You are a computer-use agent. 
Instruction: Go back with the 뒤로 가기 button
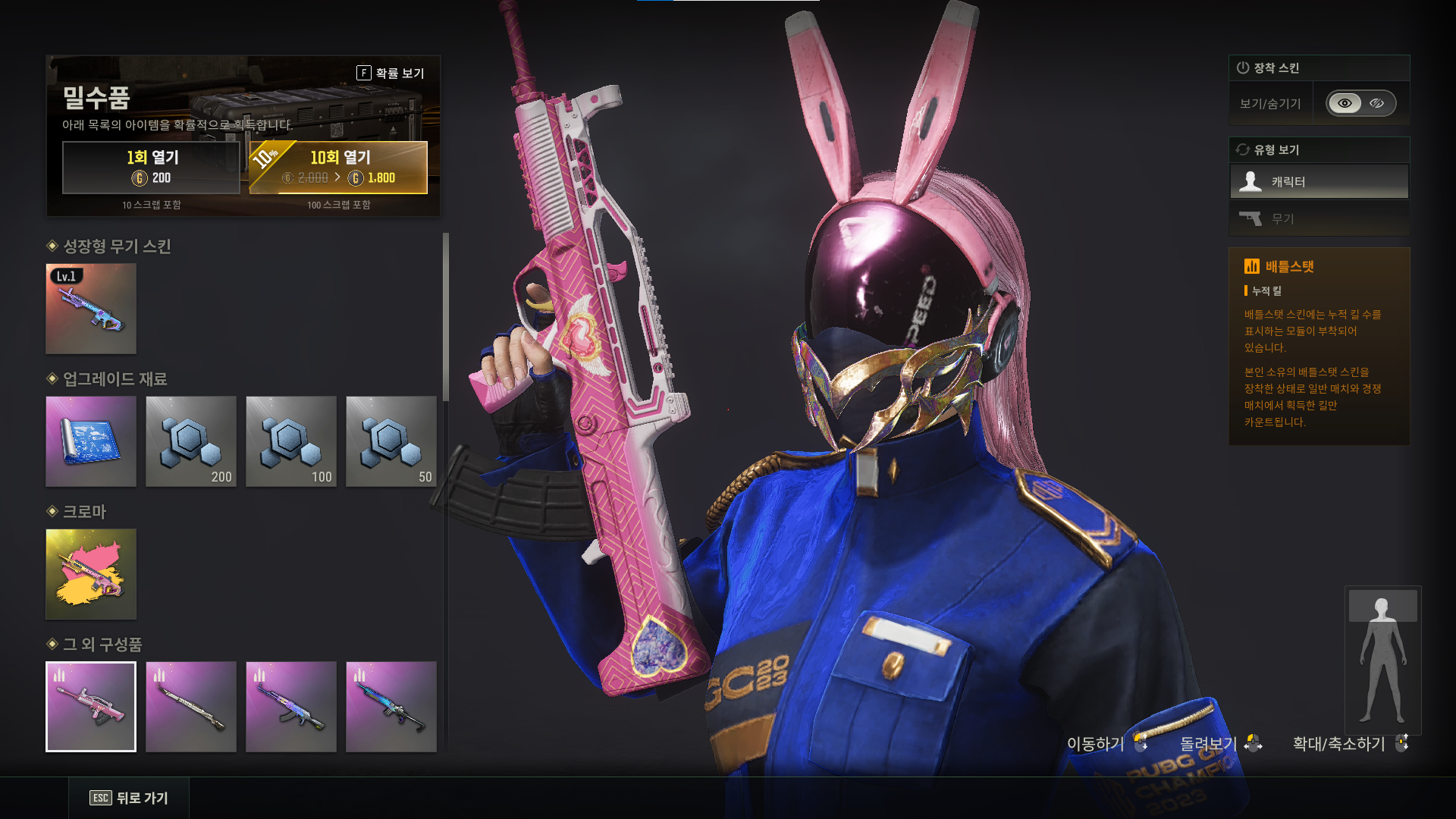pyautogui.click(x=129, y=798)
